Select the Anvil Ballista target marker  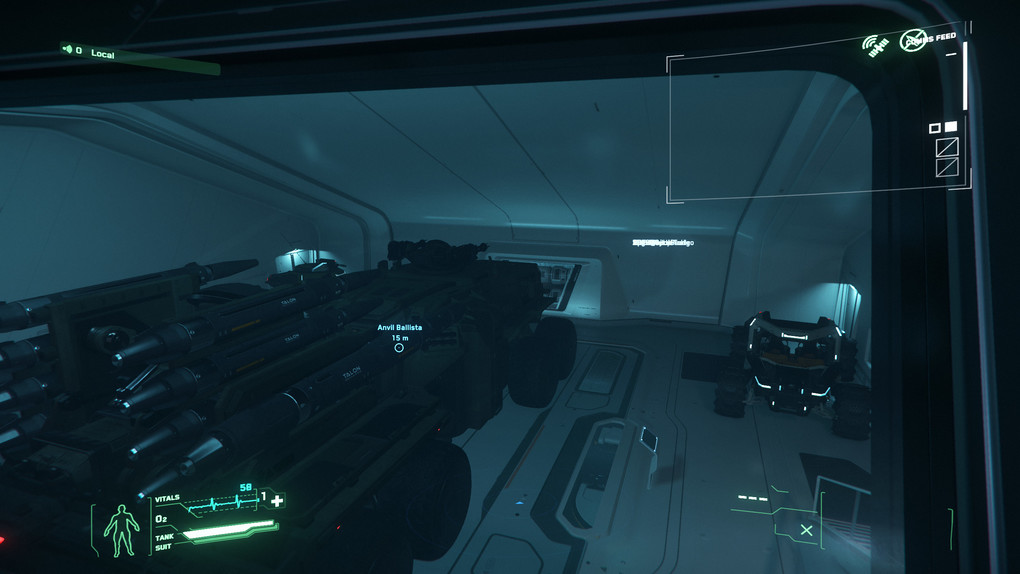coord(399,347)
